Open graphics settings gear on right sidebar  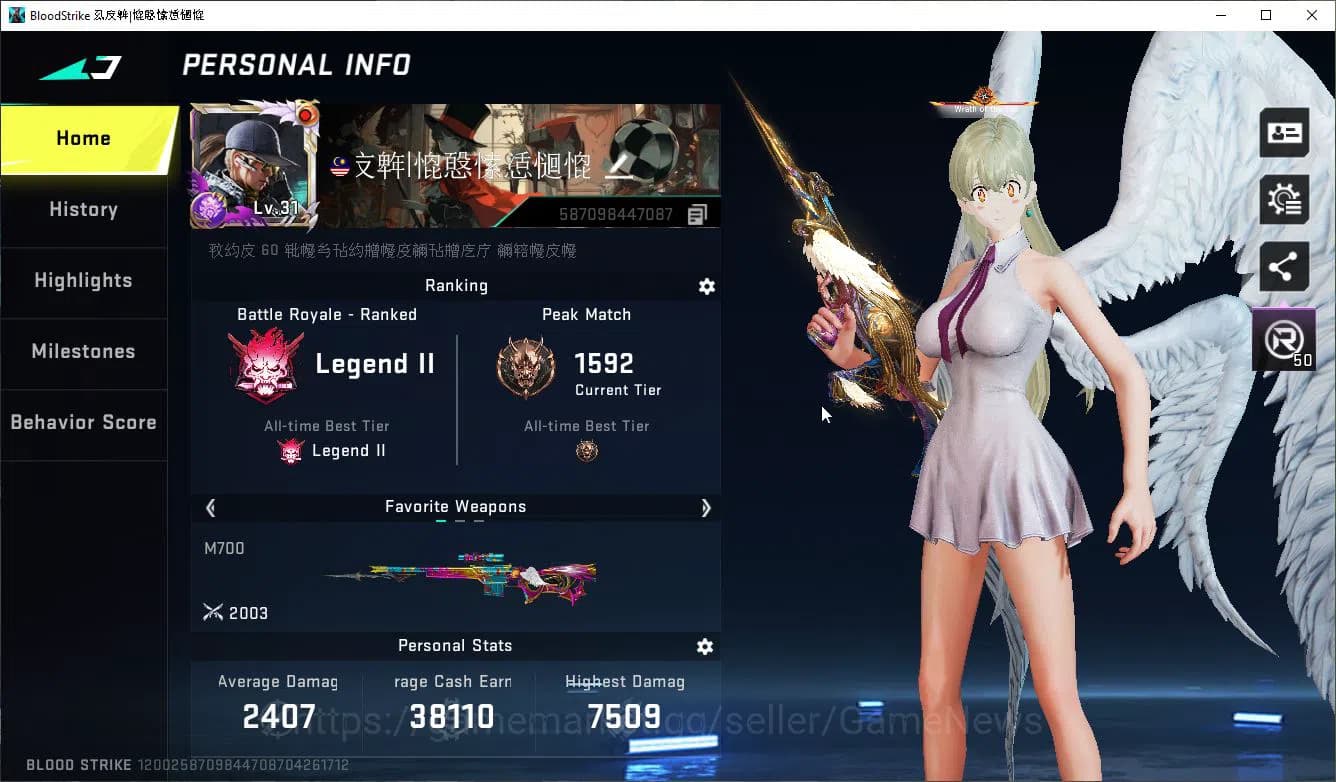click(x=1283, y=199)
